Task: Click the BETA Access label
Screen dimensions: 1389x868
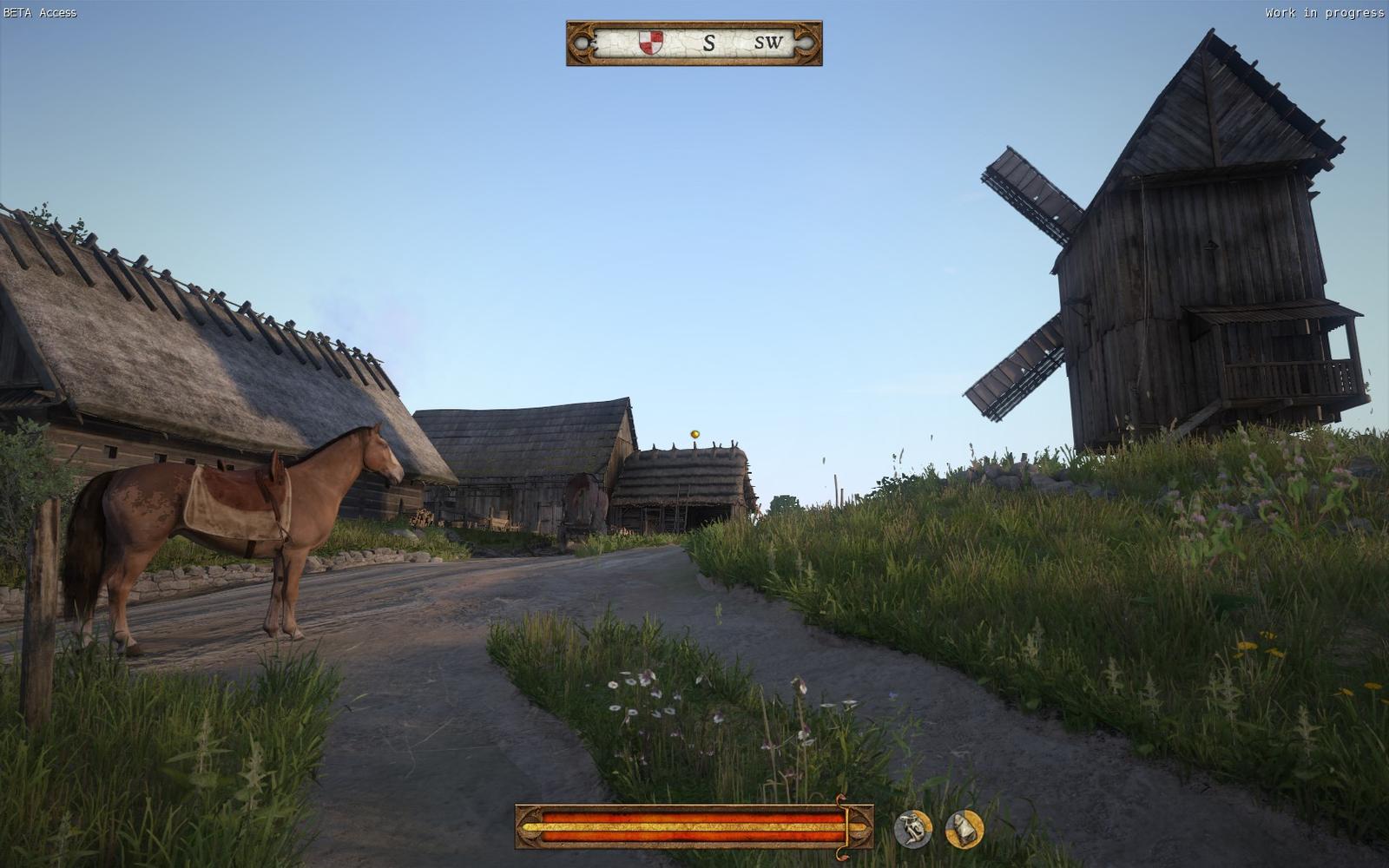Action: (x=39, y=13)
